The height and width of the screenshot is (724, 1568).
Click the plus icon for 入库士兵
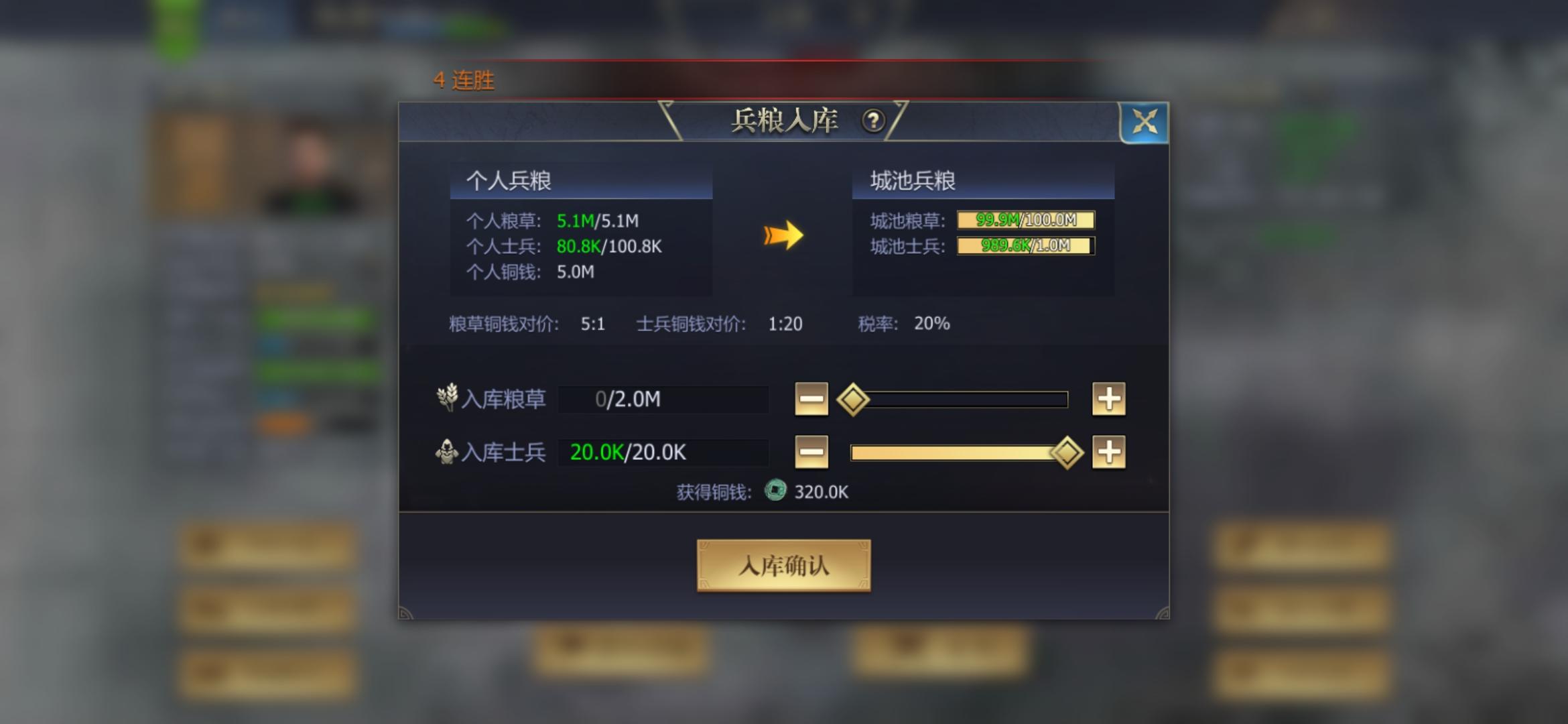(1108, 452)
